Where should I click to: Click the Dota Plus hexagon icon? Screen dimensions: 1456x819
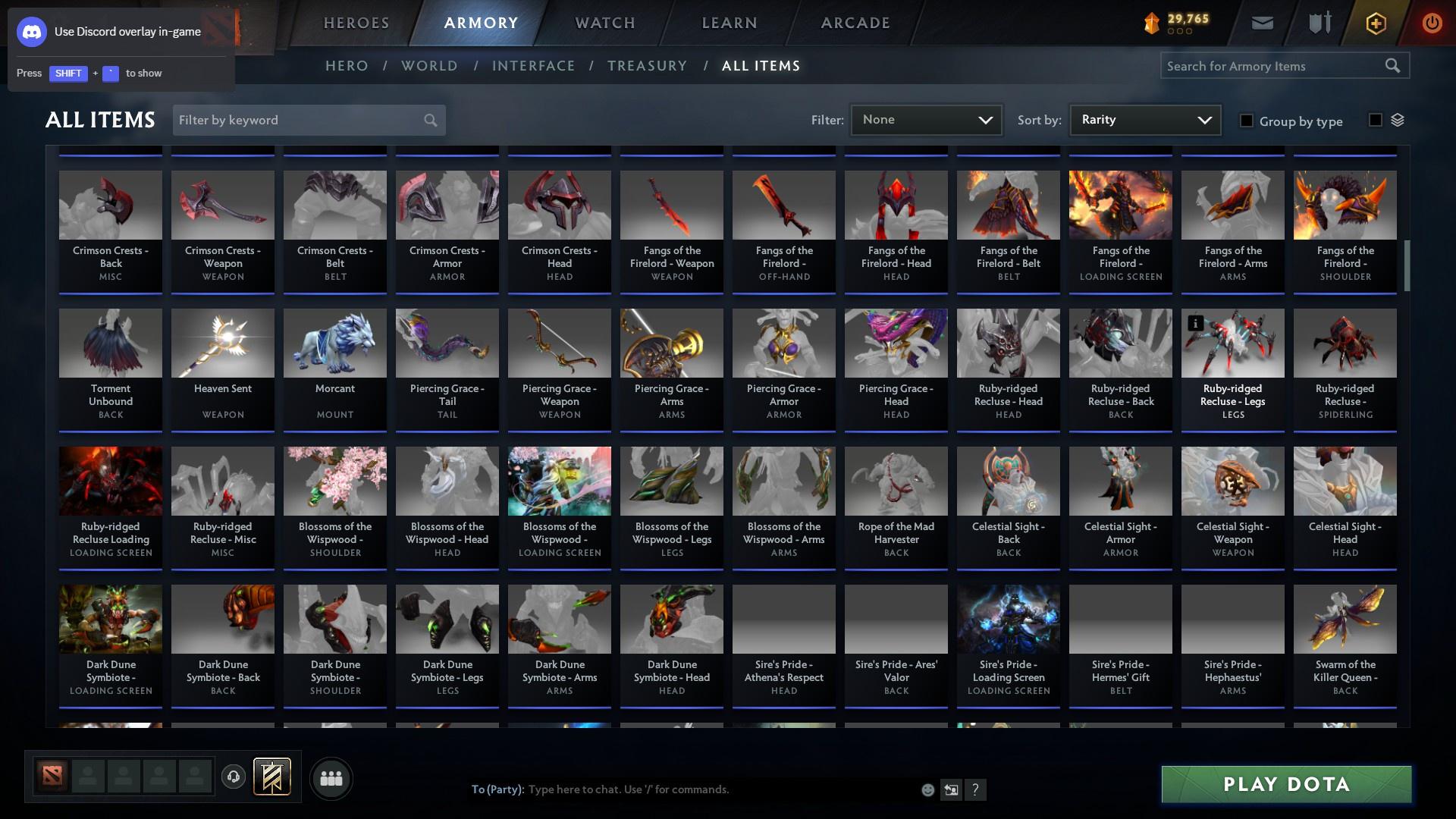1375,23
